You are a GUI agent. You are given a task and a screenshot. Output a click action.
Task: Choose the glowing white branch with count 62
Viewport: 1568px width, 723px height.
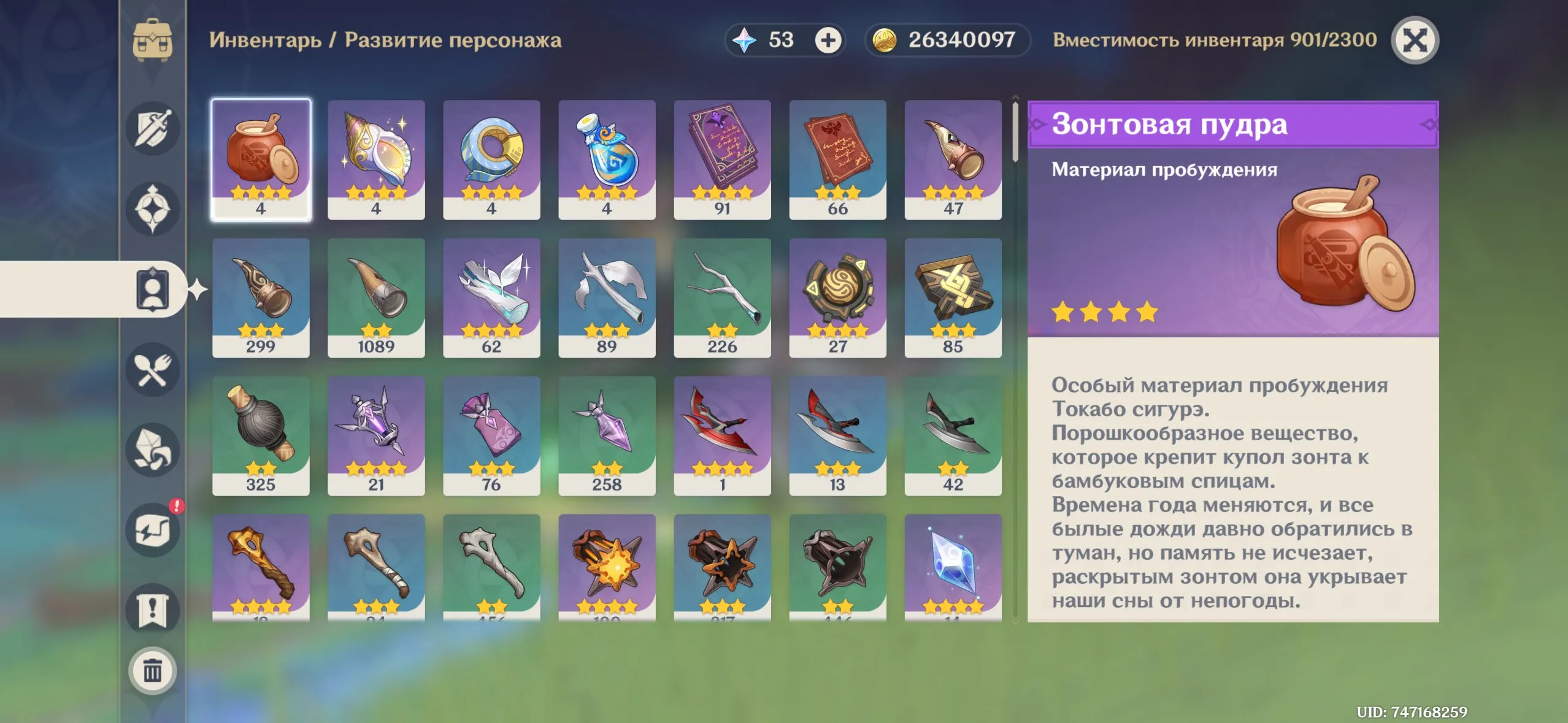point(491,297)
